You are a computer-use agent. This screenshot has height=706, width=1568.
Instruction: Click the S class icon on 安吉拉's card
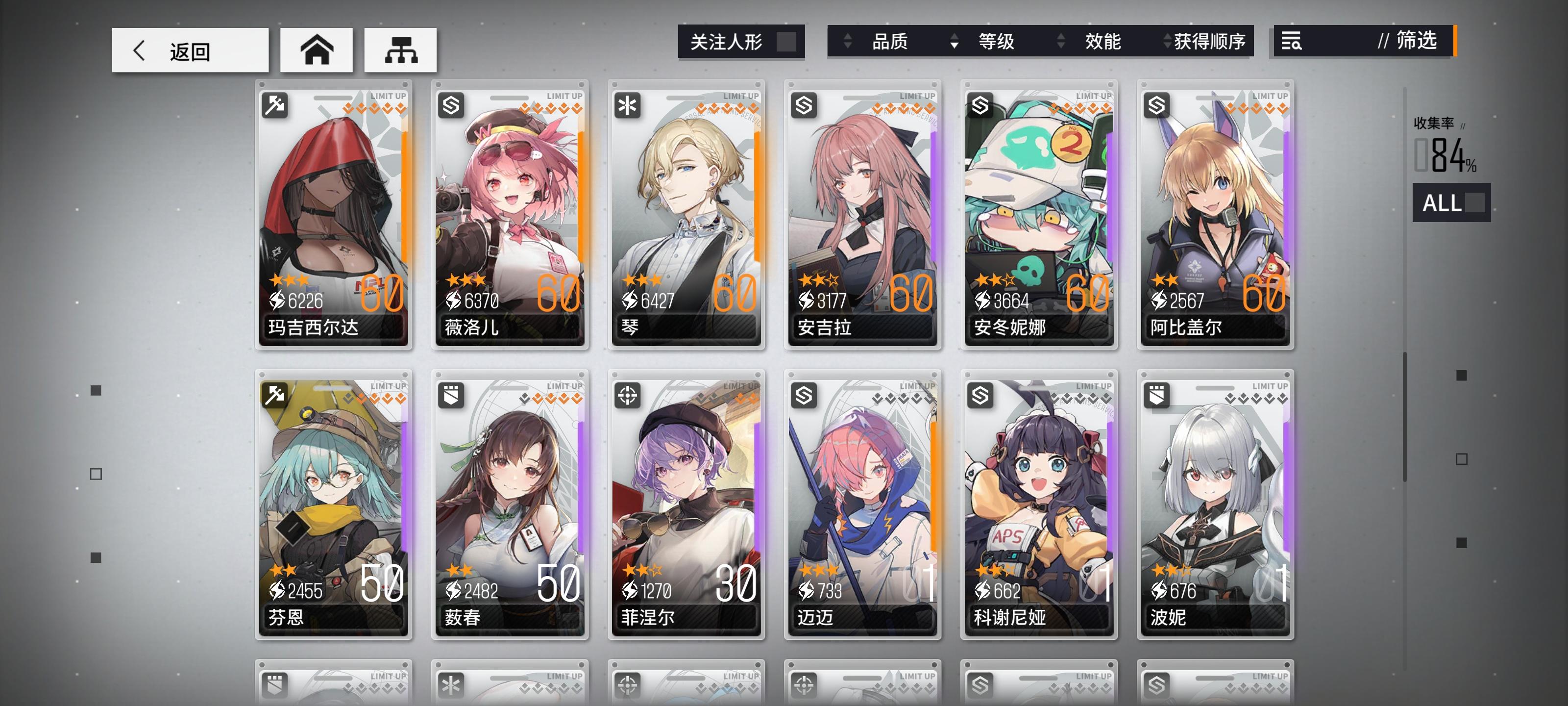tap(805, 105)
